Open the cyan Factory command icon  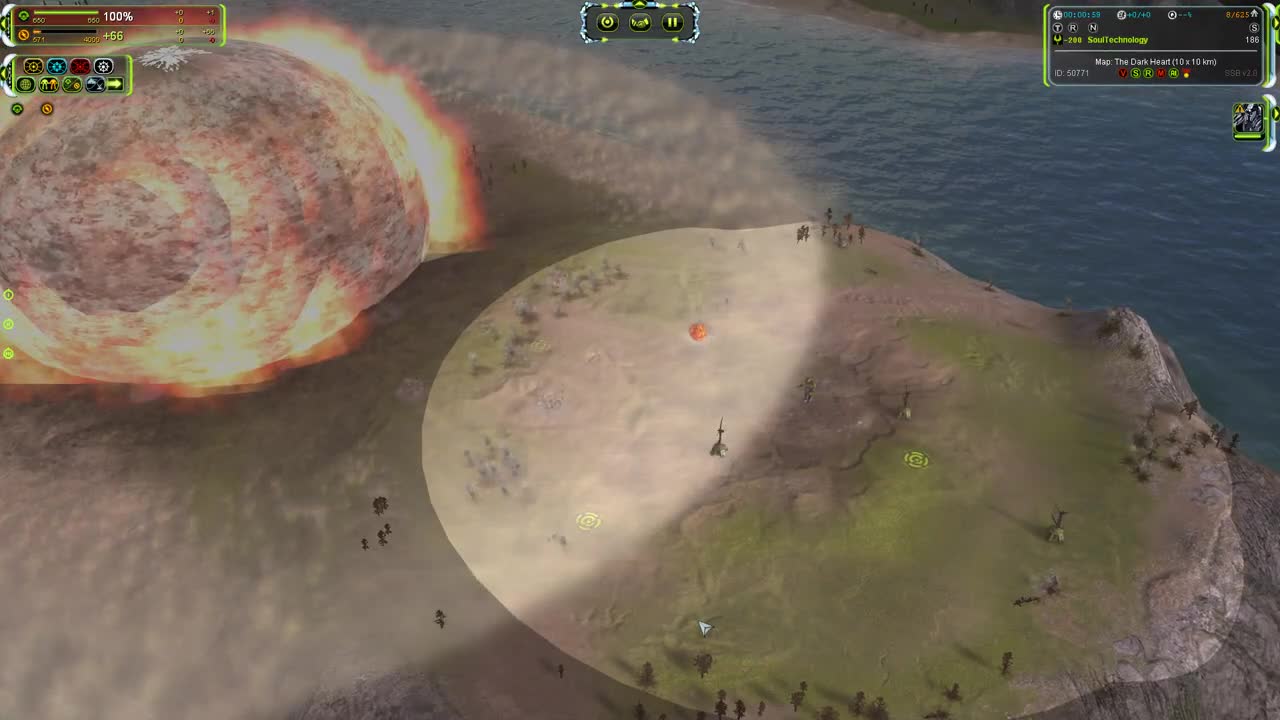click(57, 66)
